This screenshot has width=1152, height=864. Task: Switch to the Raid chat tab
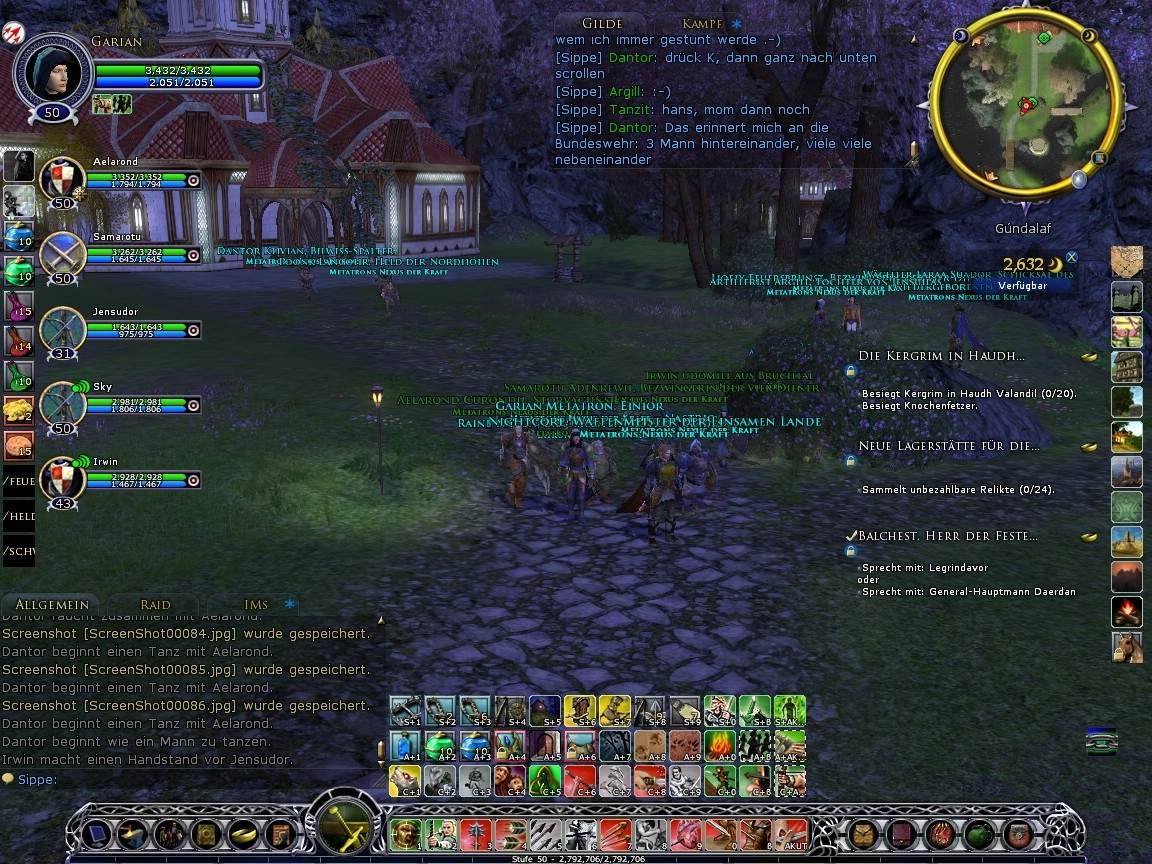pyautogui.click(x=155, y=604)
